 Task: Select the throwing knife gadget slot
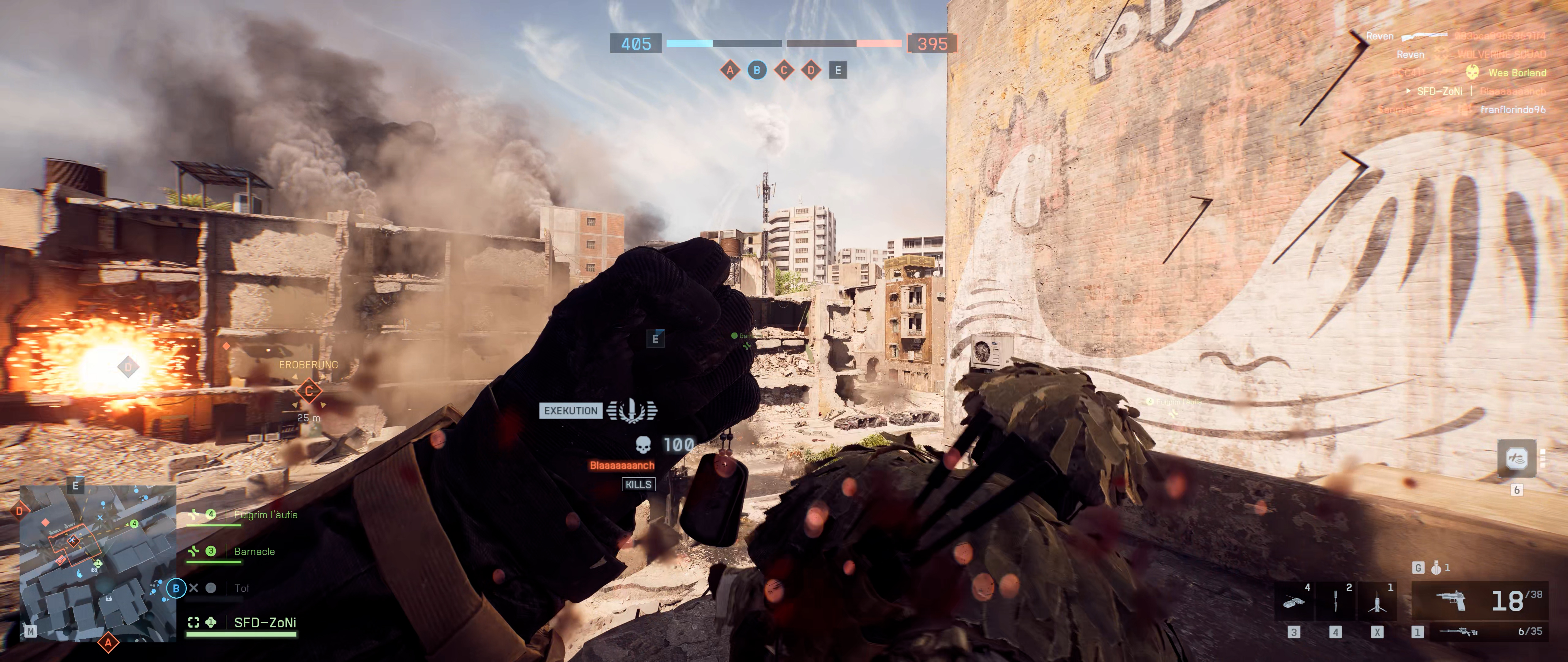click(x=1336, y=602)
